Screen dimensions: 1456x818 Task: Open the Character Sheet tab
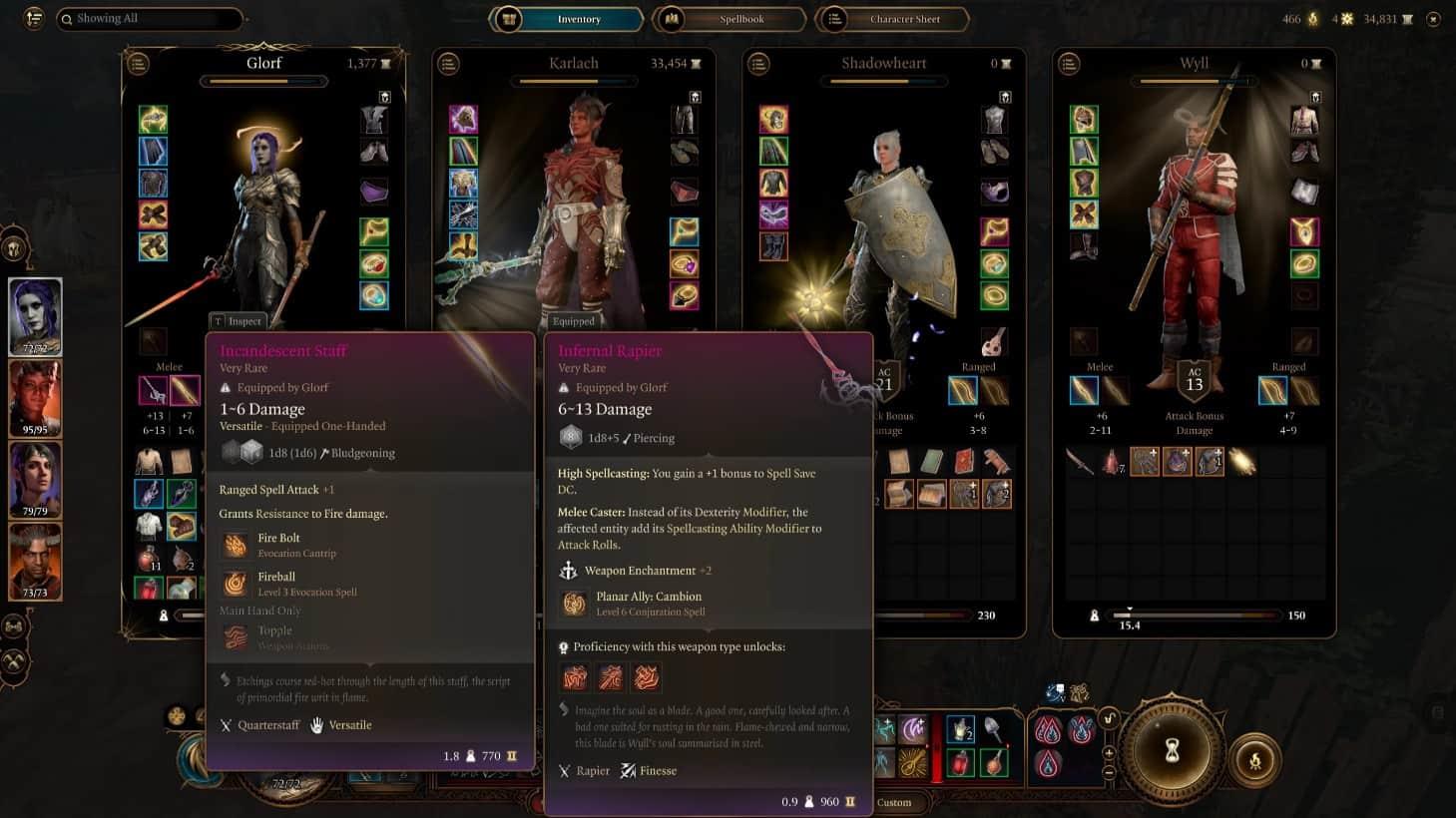coord(892,19)
